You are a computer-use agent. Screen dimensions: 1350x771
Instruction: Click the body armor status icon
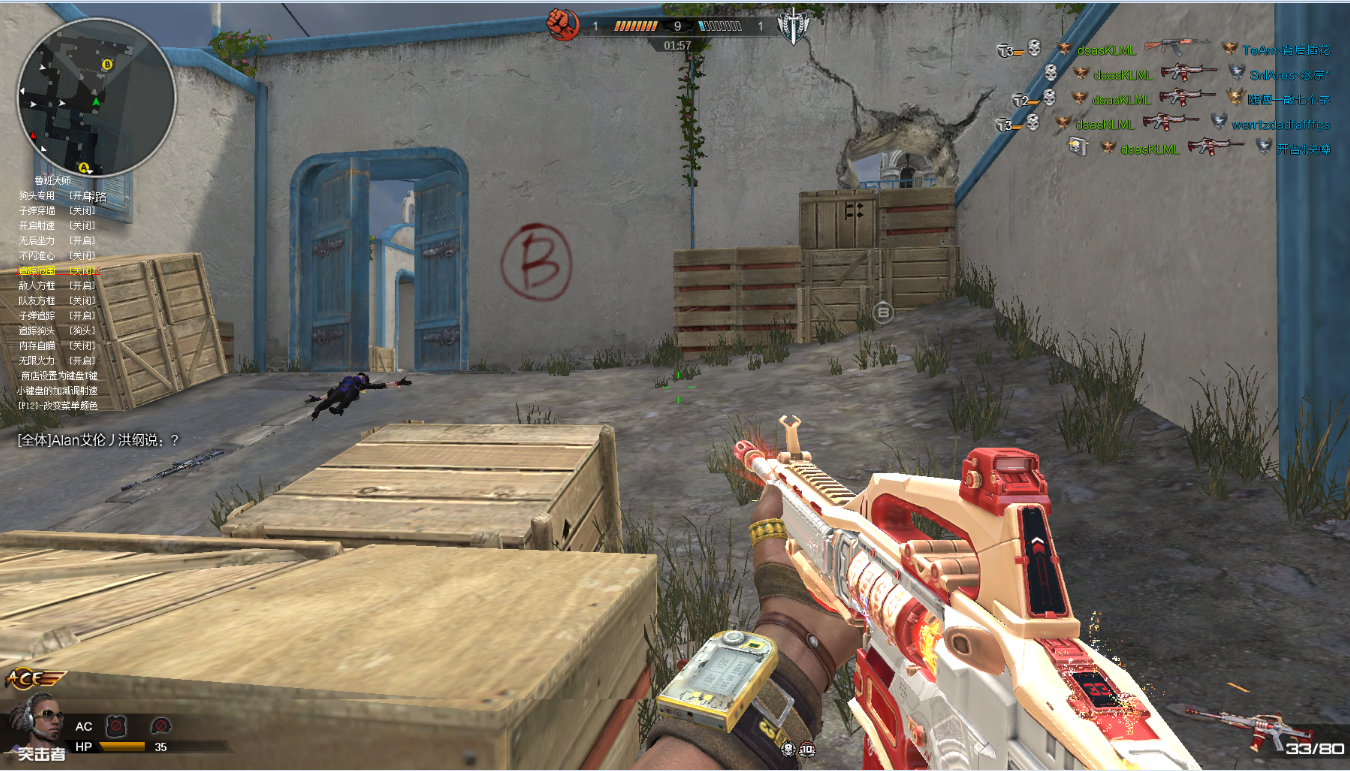click(117, 725)
